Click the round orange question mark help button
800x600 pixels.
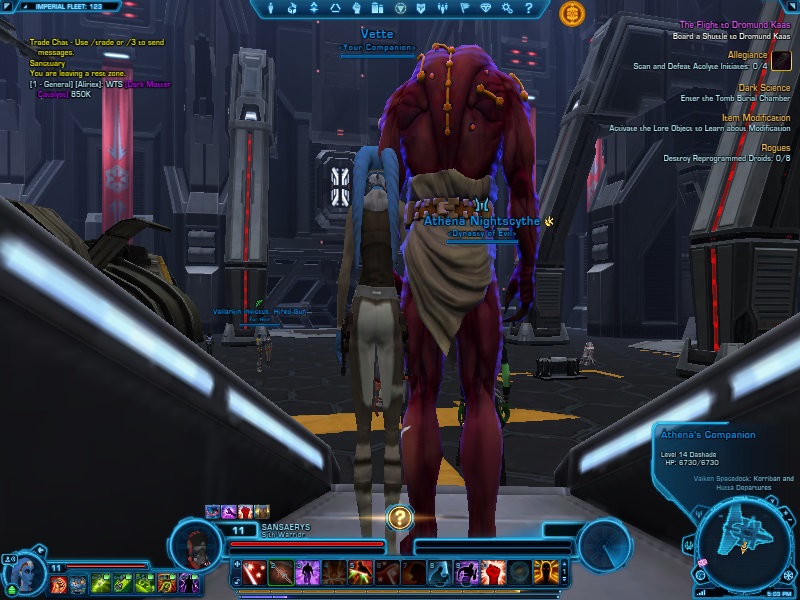coord(399,517)
